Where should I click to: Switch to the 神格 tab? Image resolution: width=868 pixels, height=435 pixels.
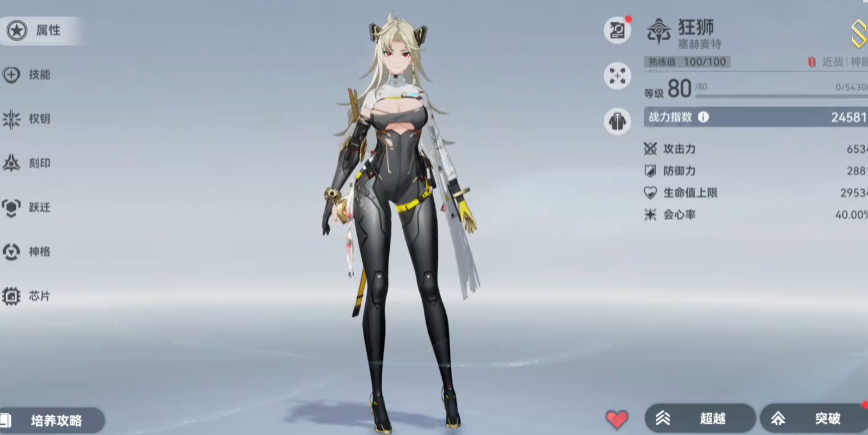point(28,251)
